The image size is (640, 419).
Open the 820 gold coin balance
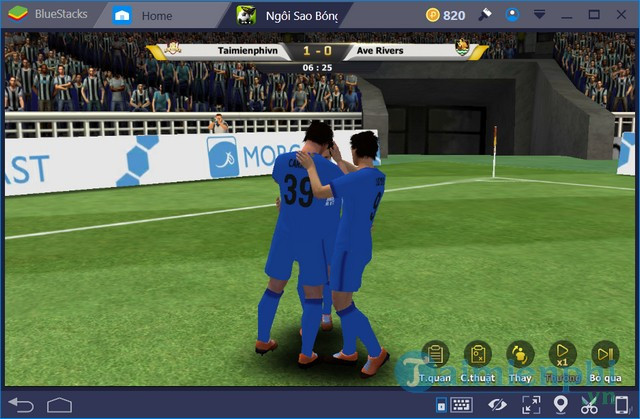[x=445, y=15]
